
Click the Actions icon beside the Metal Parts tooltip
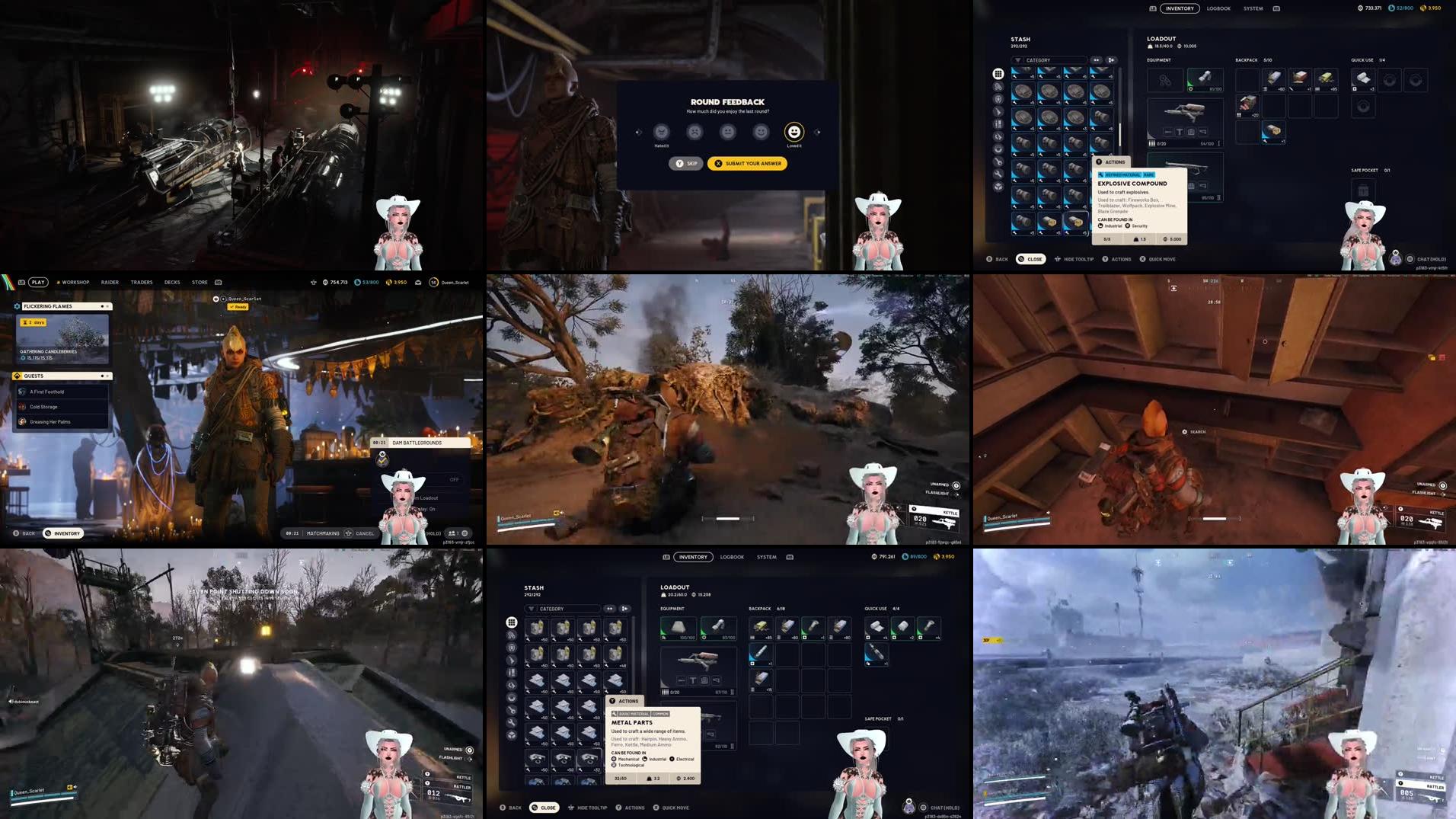point(612,699)
